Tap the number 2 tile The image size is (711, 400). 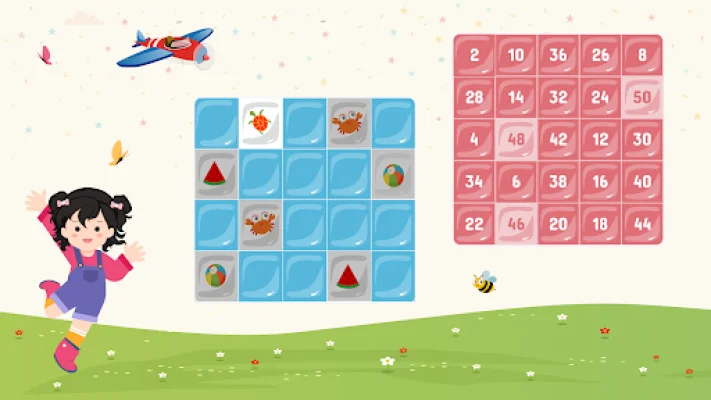click(474, 55)
